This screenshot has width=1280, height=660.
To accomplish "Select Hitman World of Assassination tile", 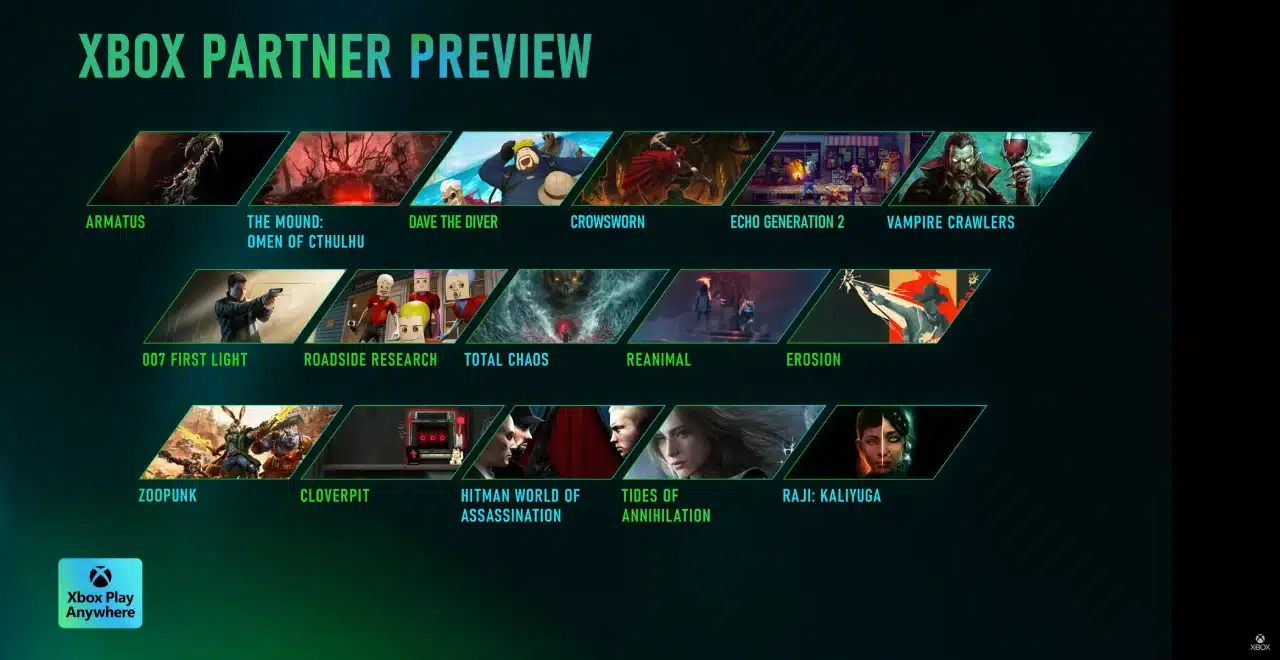I will click(562, 442).
